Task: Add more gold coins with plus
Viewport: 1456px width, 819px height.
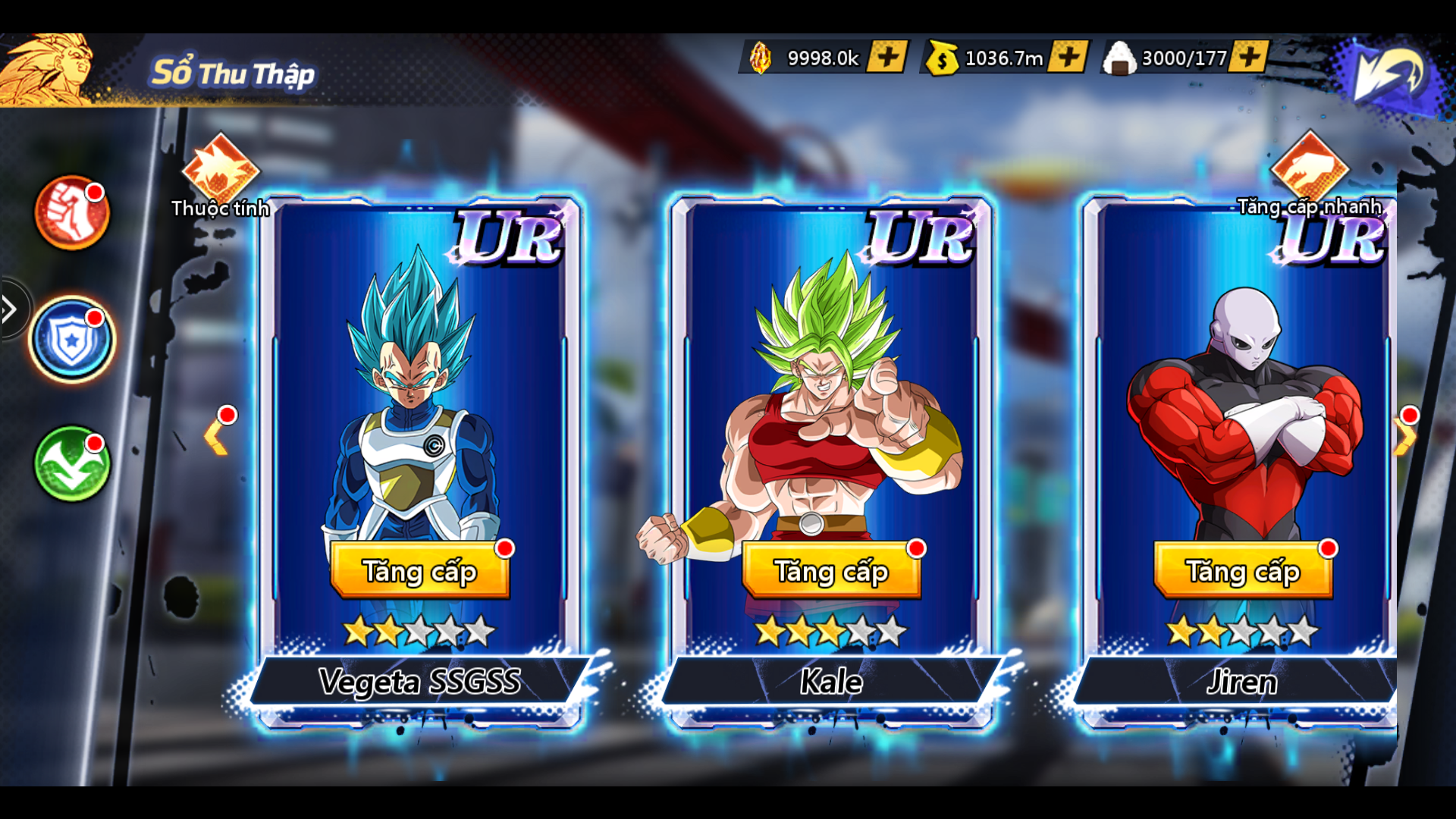Action: pos(1068,57)
